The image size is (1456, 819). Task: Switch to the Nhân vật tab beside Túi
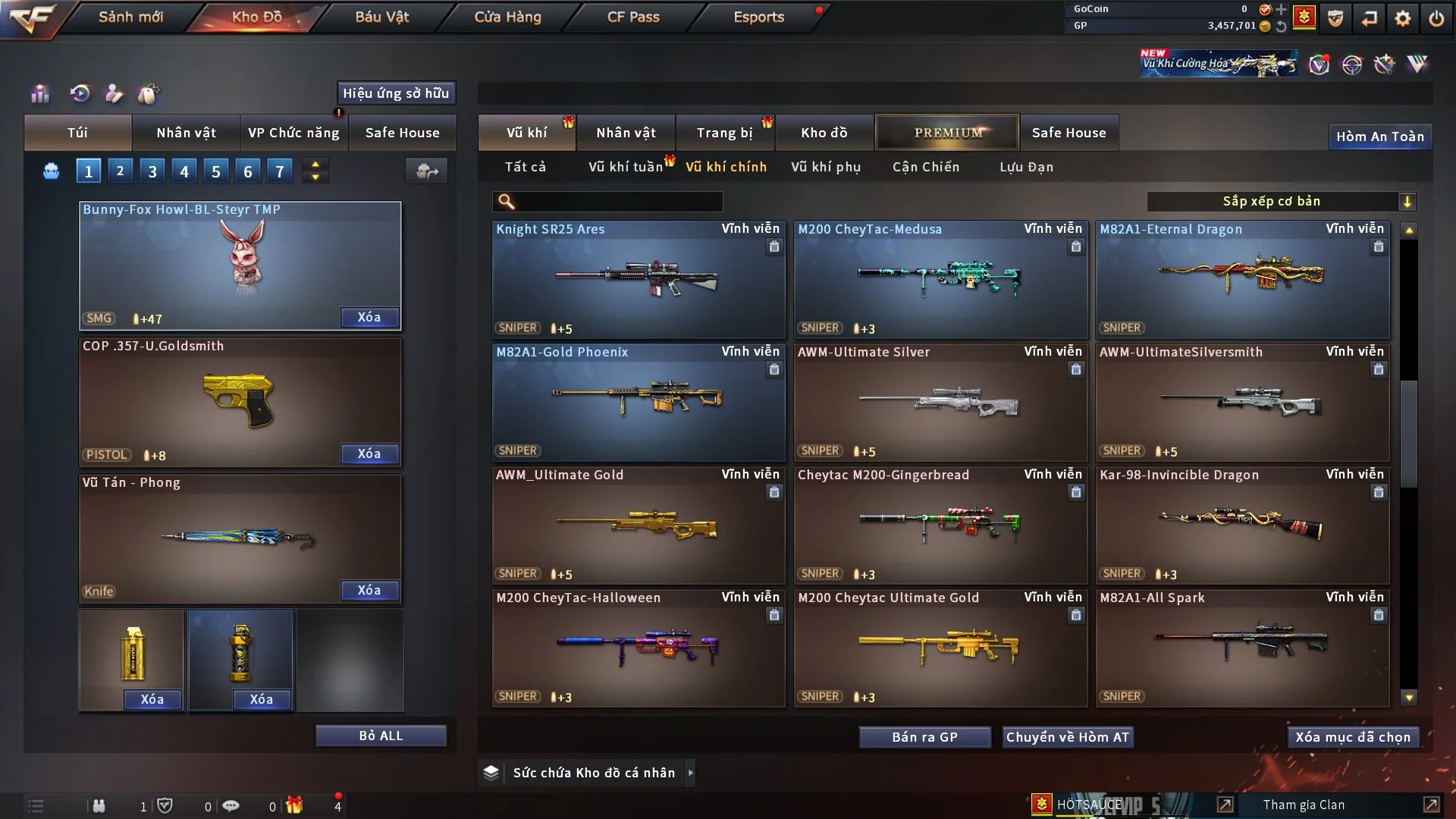(x=186, y=133)
